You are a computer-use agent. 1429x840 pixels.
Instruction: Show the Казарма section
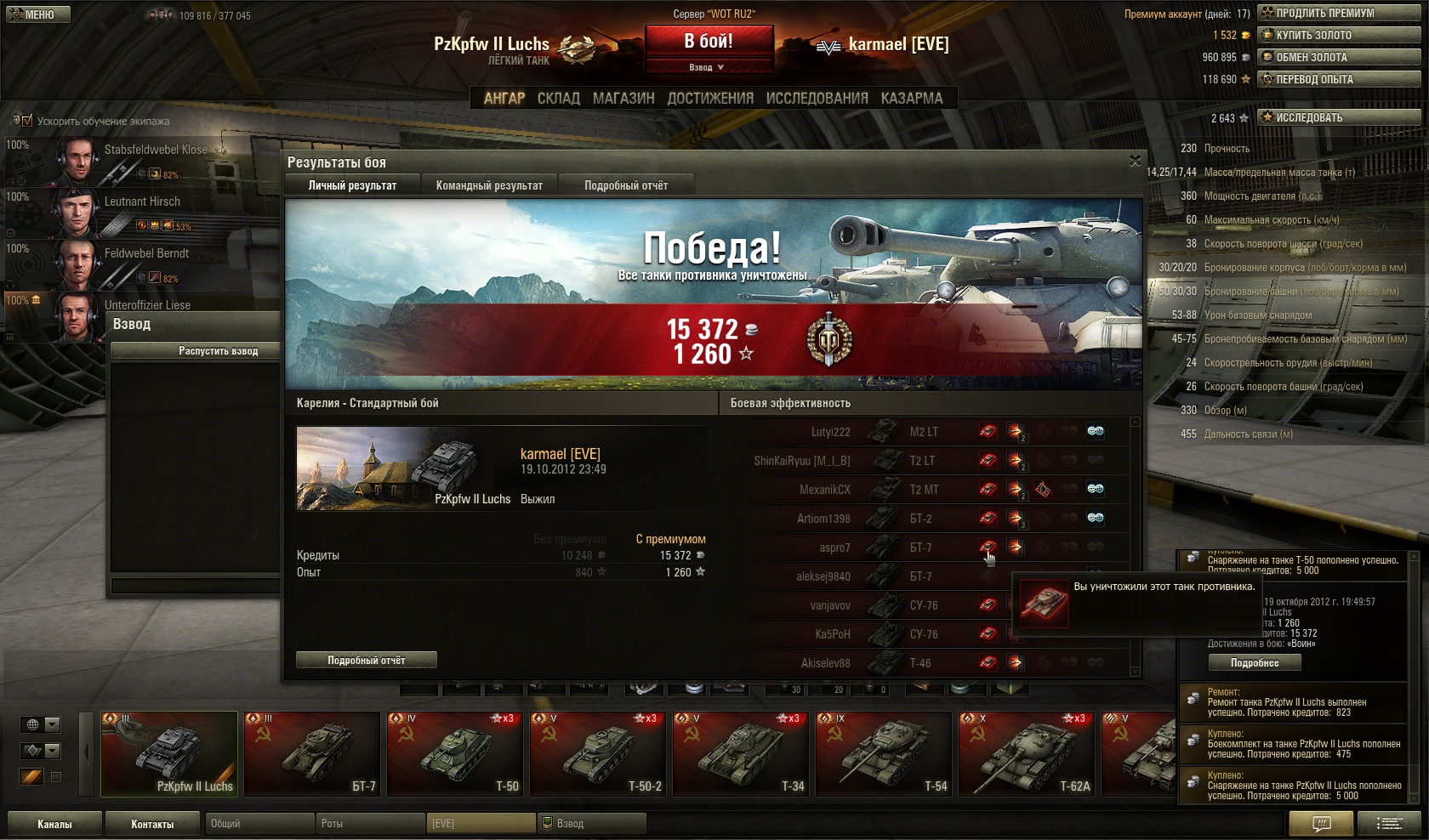coord(912,99)
